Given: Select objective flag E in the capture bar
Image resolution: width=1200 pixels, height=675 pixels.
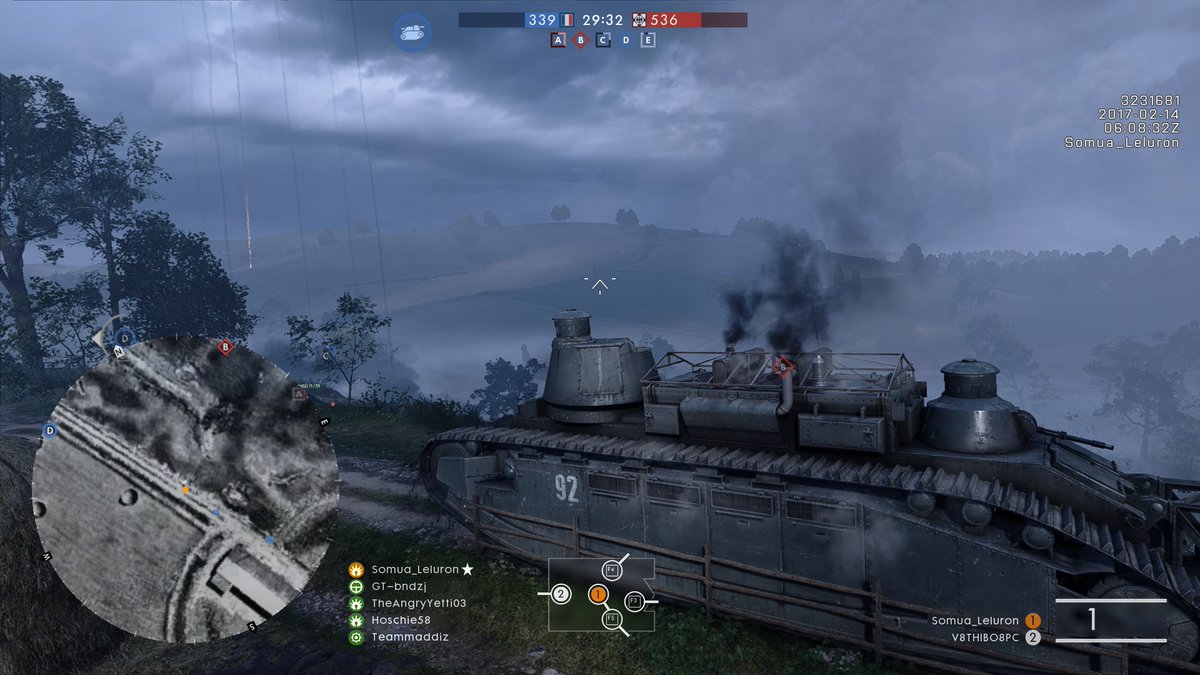Looking at the screenshot, I should (x=648, y=40).
